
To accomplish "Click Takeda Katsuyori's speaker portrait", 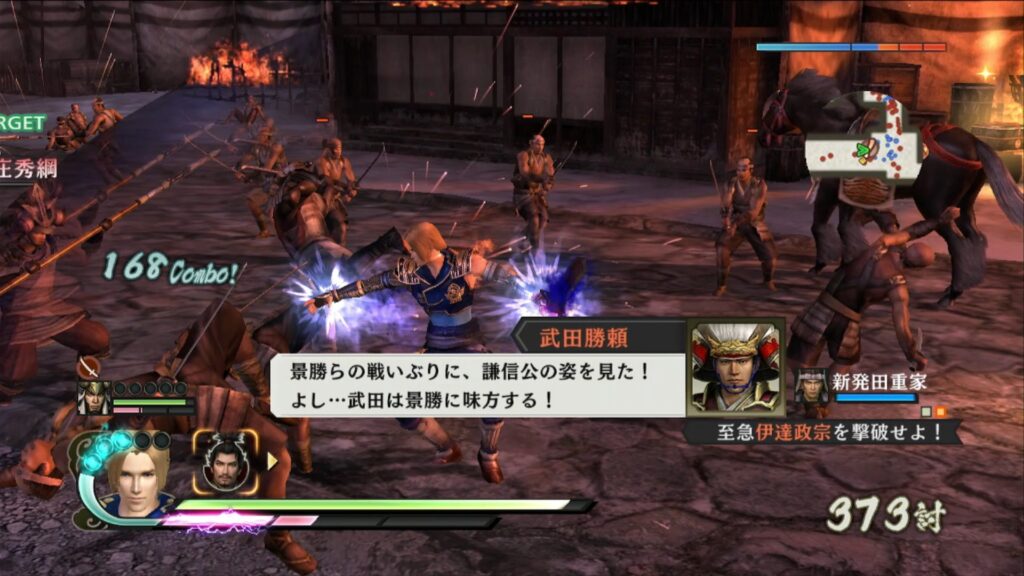I will (x=736, y=368).
